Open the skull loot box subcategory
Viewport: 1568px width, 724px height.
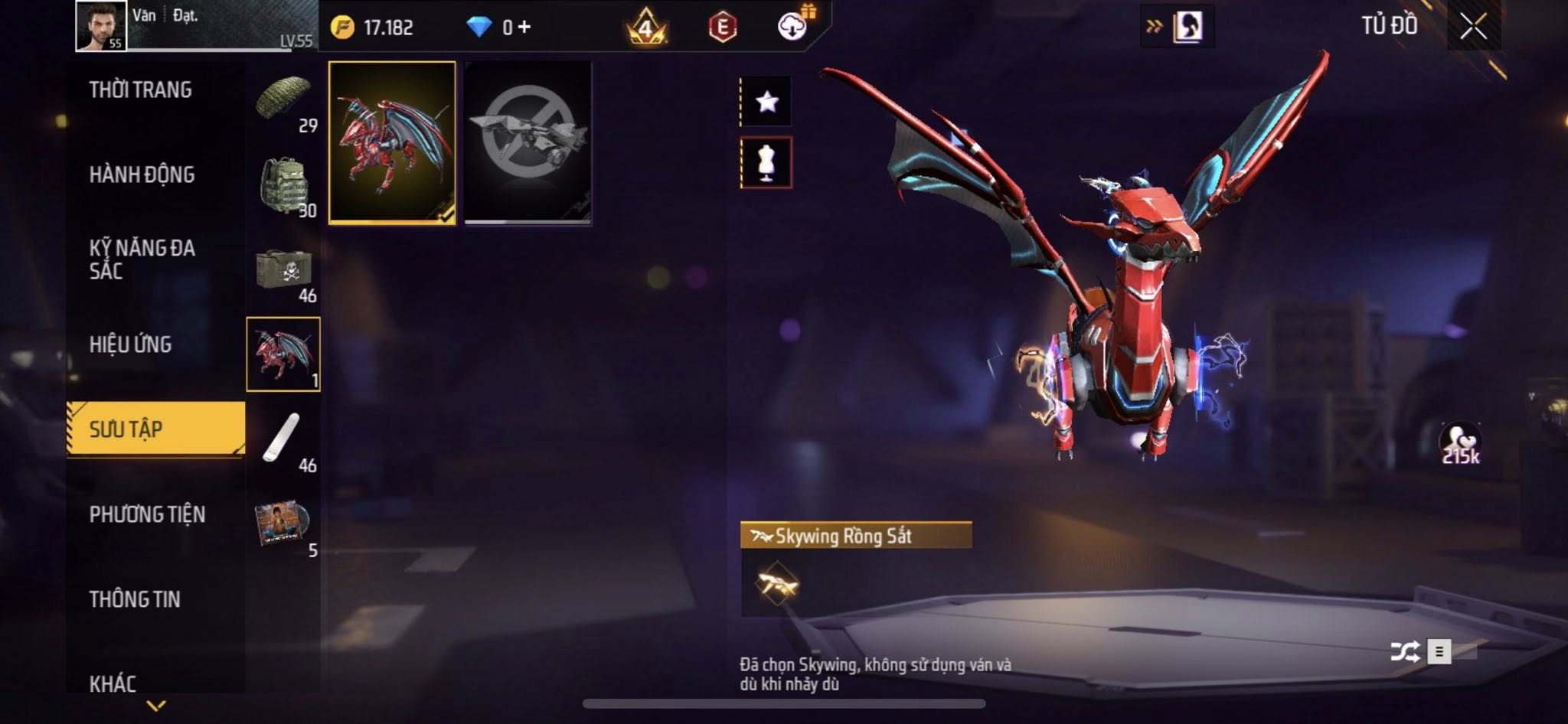283,271
